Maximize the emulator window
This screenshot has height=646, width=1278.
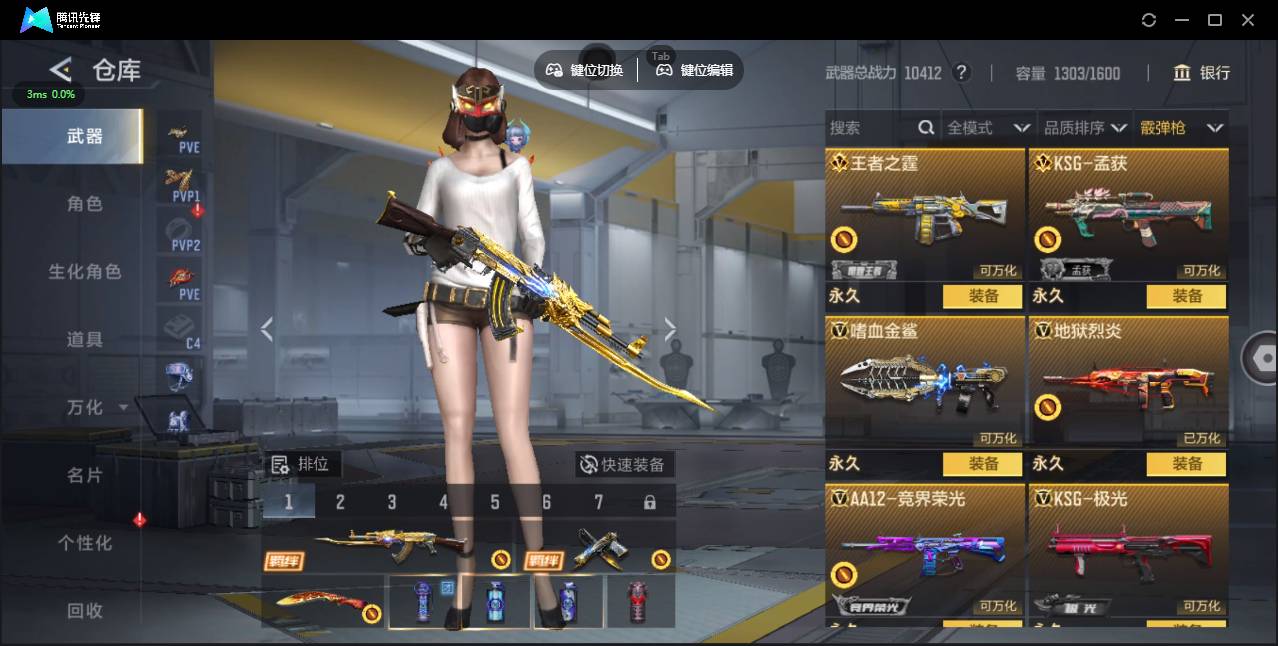click(x=1215, y=20)
